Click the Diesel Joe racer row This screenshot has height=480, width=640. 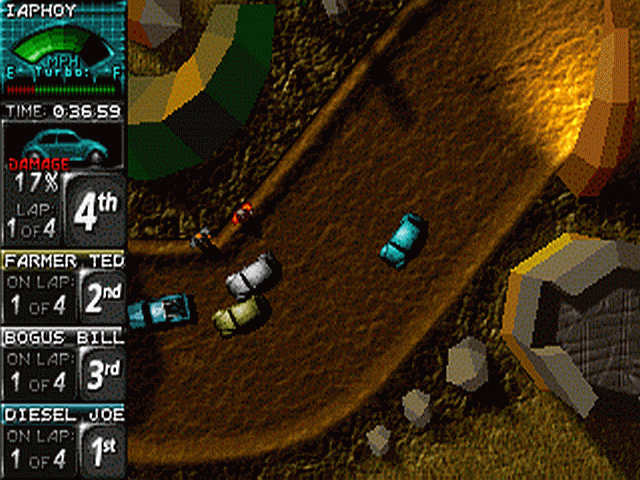(x=63, y=440)
